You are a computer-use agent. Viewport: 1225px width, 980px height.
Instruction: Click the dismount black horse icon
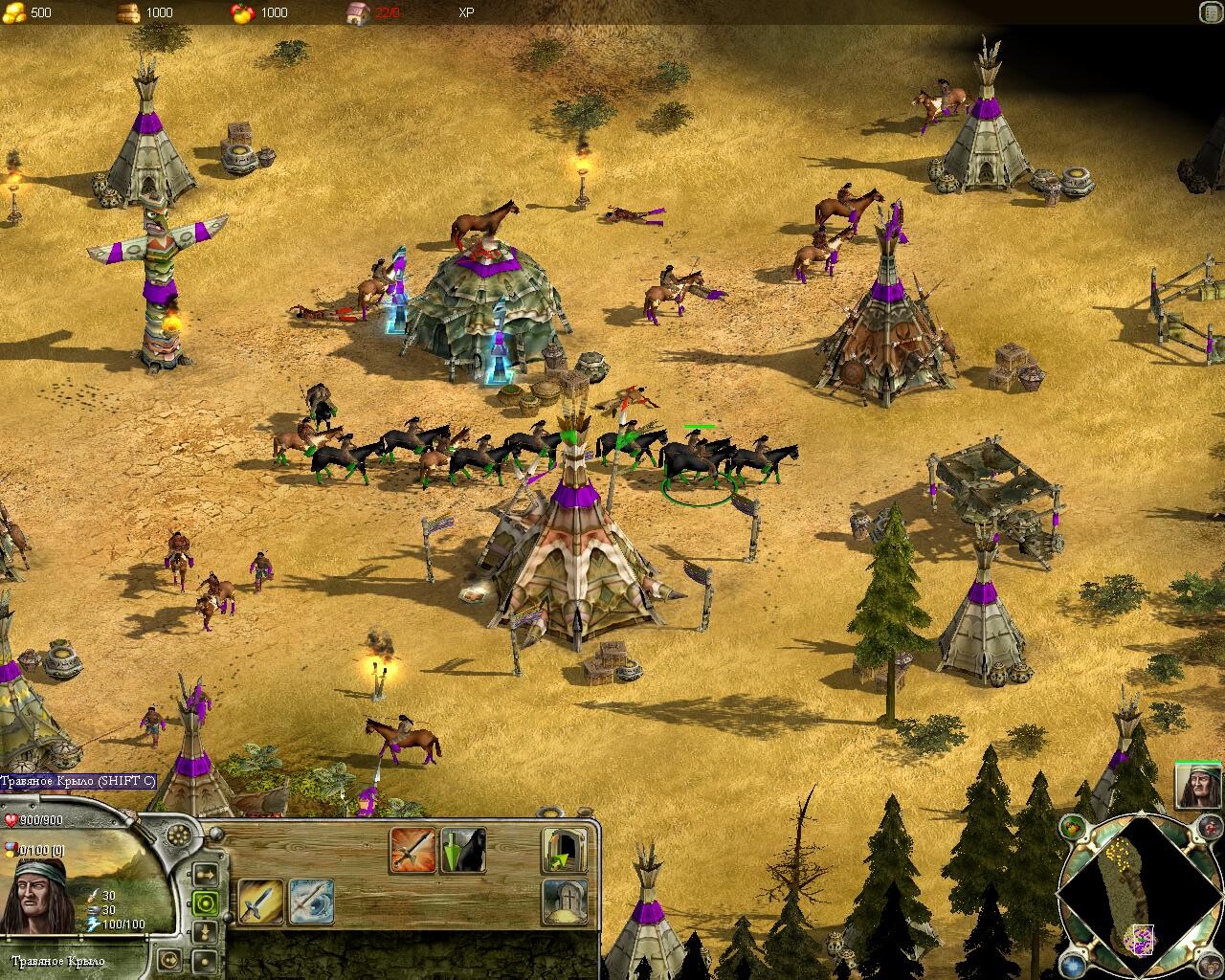click(463, 850)
